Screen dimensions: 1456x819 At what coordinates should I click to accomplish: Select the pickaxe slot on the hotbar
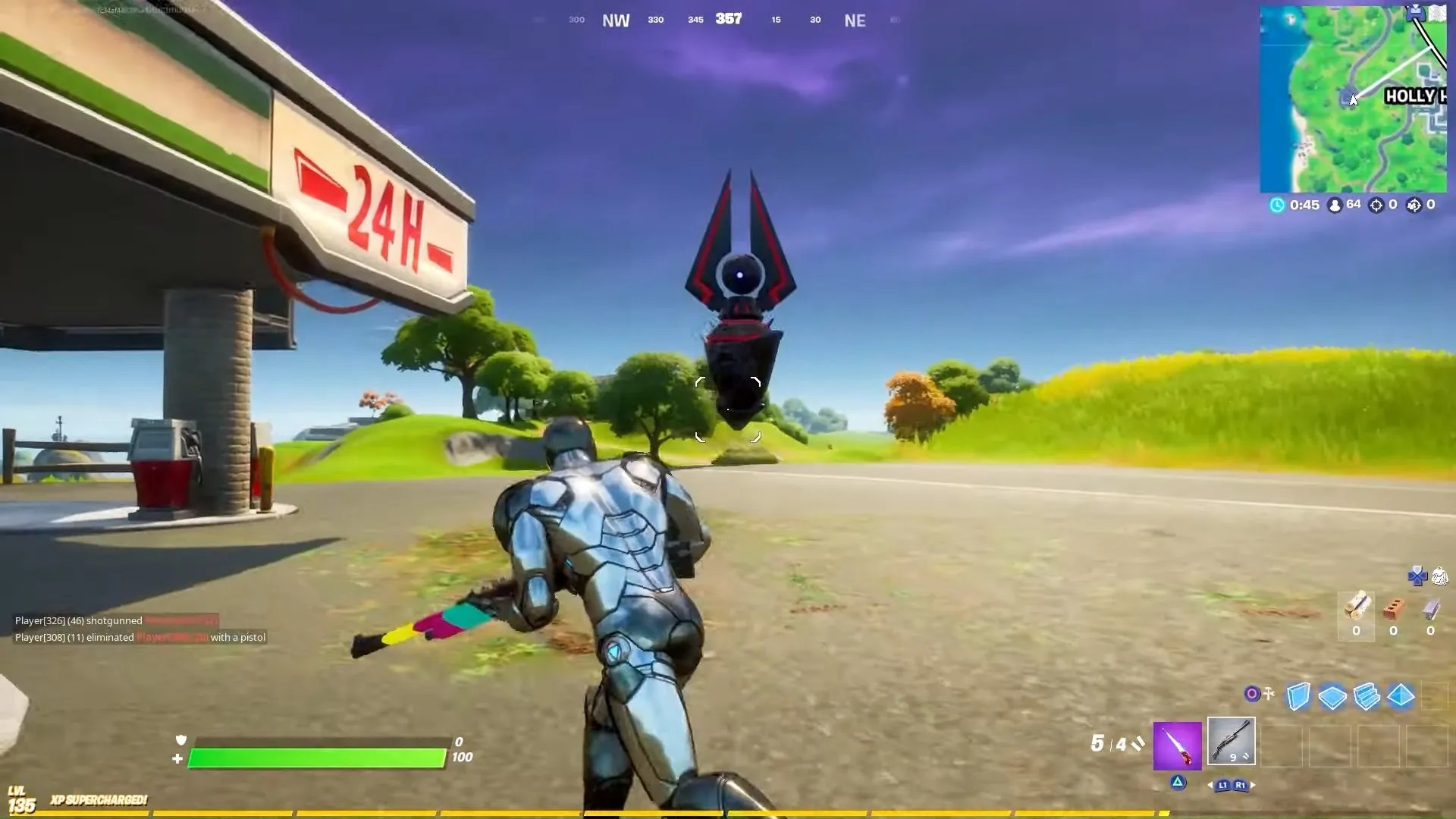pos(1178,745)
